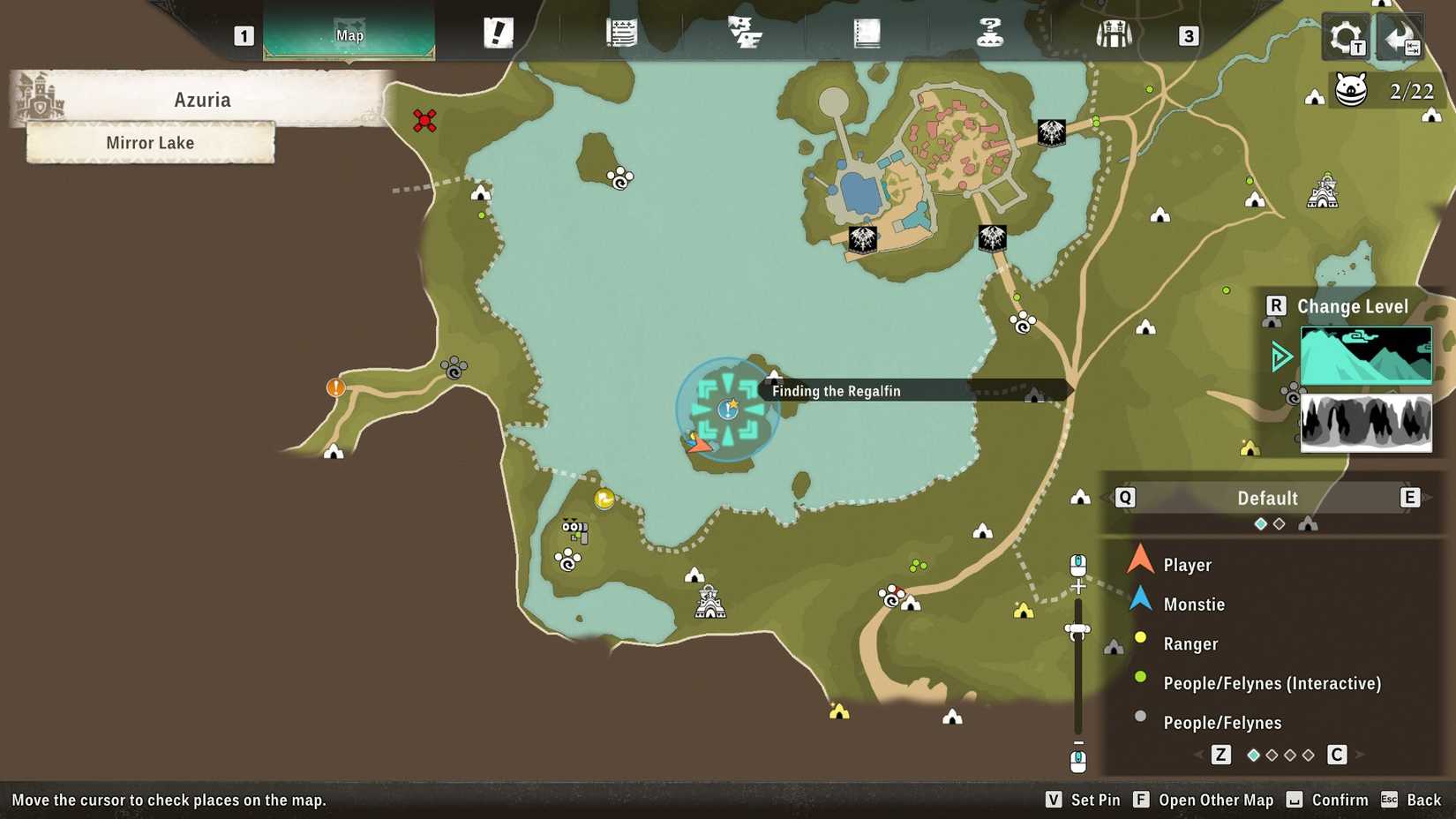Open the quest log exclamation icon on toolbar
Screen dimensions: 1456x819
[497, 34]
